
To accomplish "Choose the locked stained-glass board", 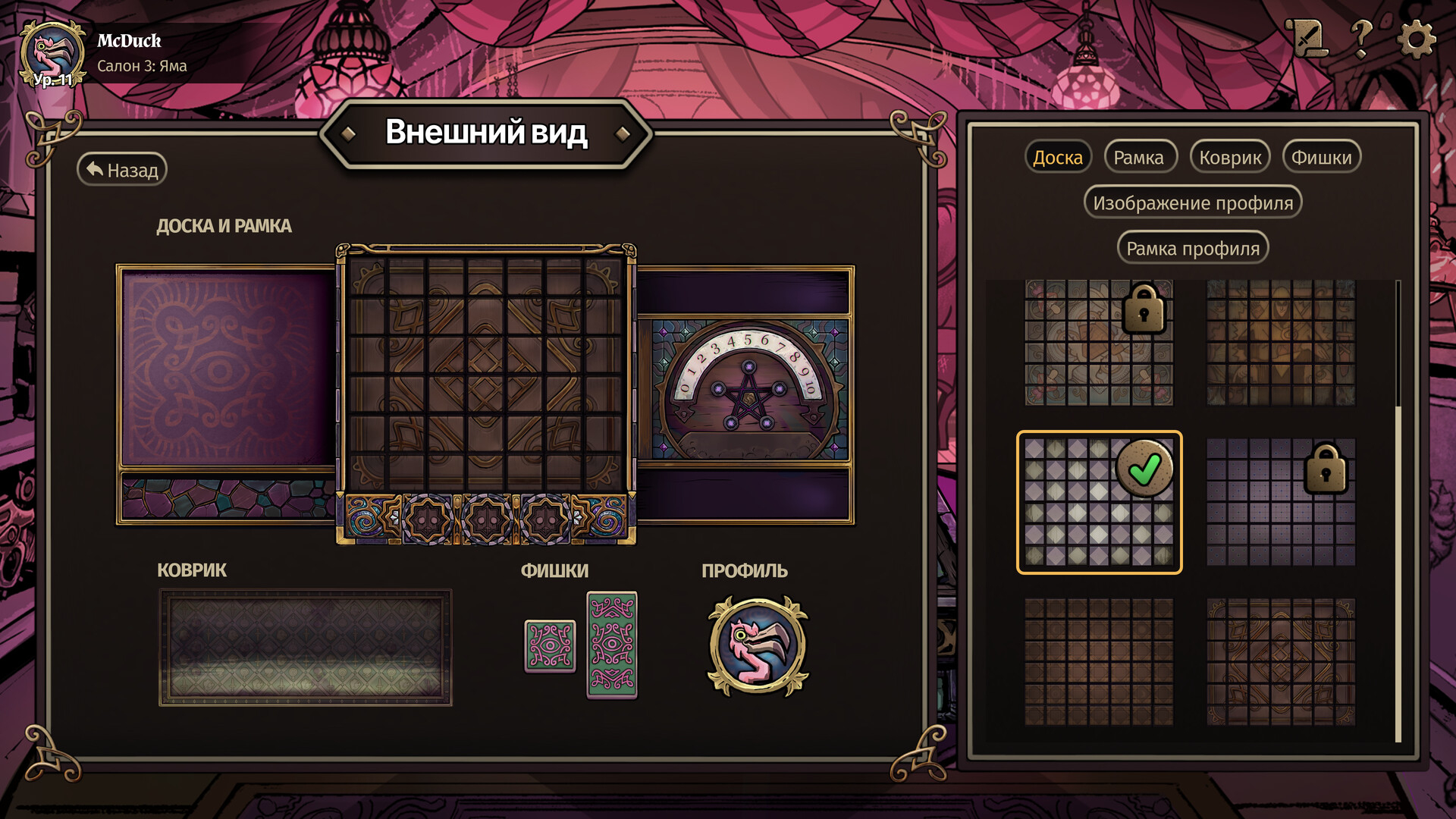I will coord(1099,343).
